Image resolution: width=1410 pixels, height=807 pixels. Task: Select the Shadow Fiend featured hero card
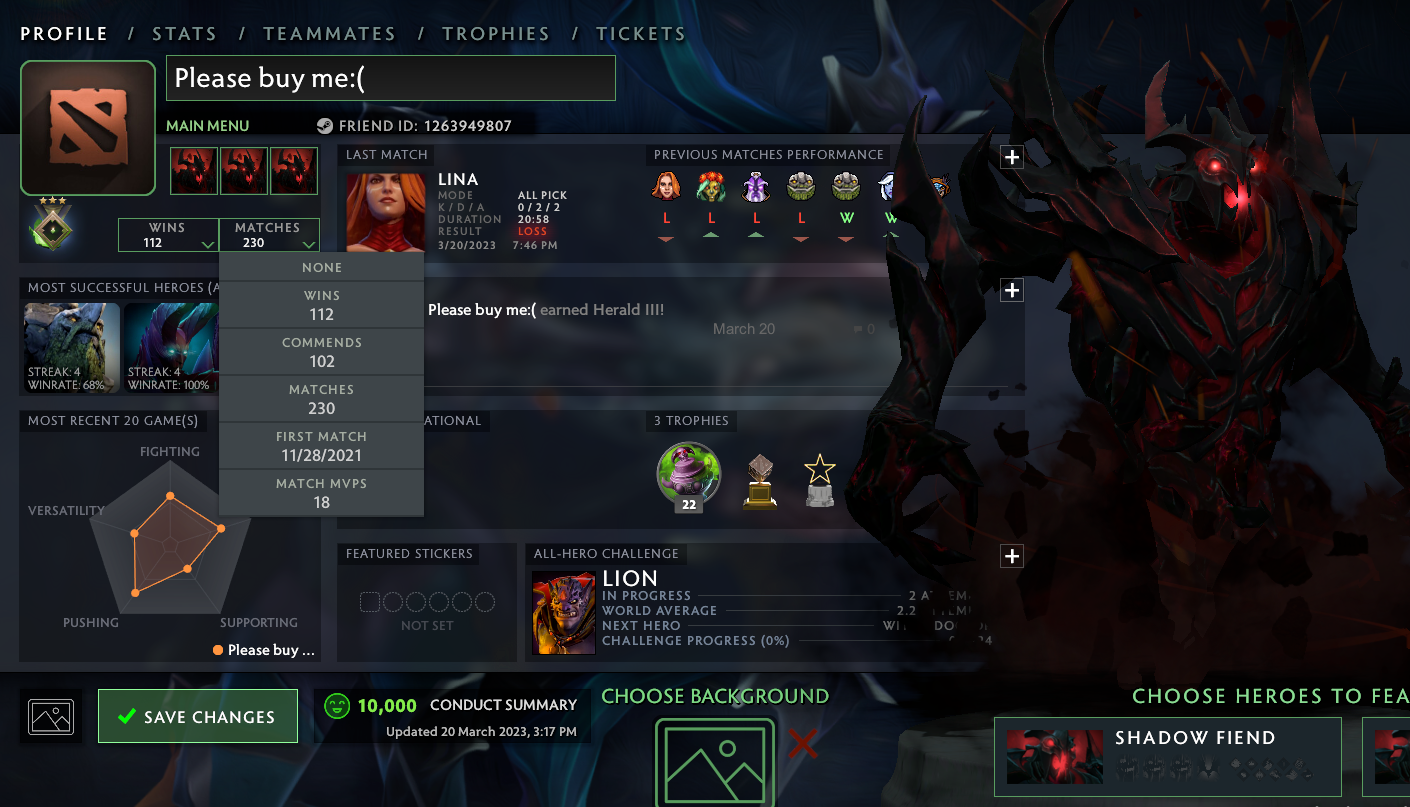pyautogui.click(x=1167, y=756)
